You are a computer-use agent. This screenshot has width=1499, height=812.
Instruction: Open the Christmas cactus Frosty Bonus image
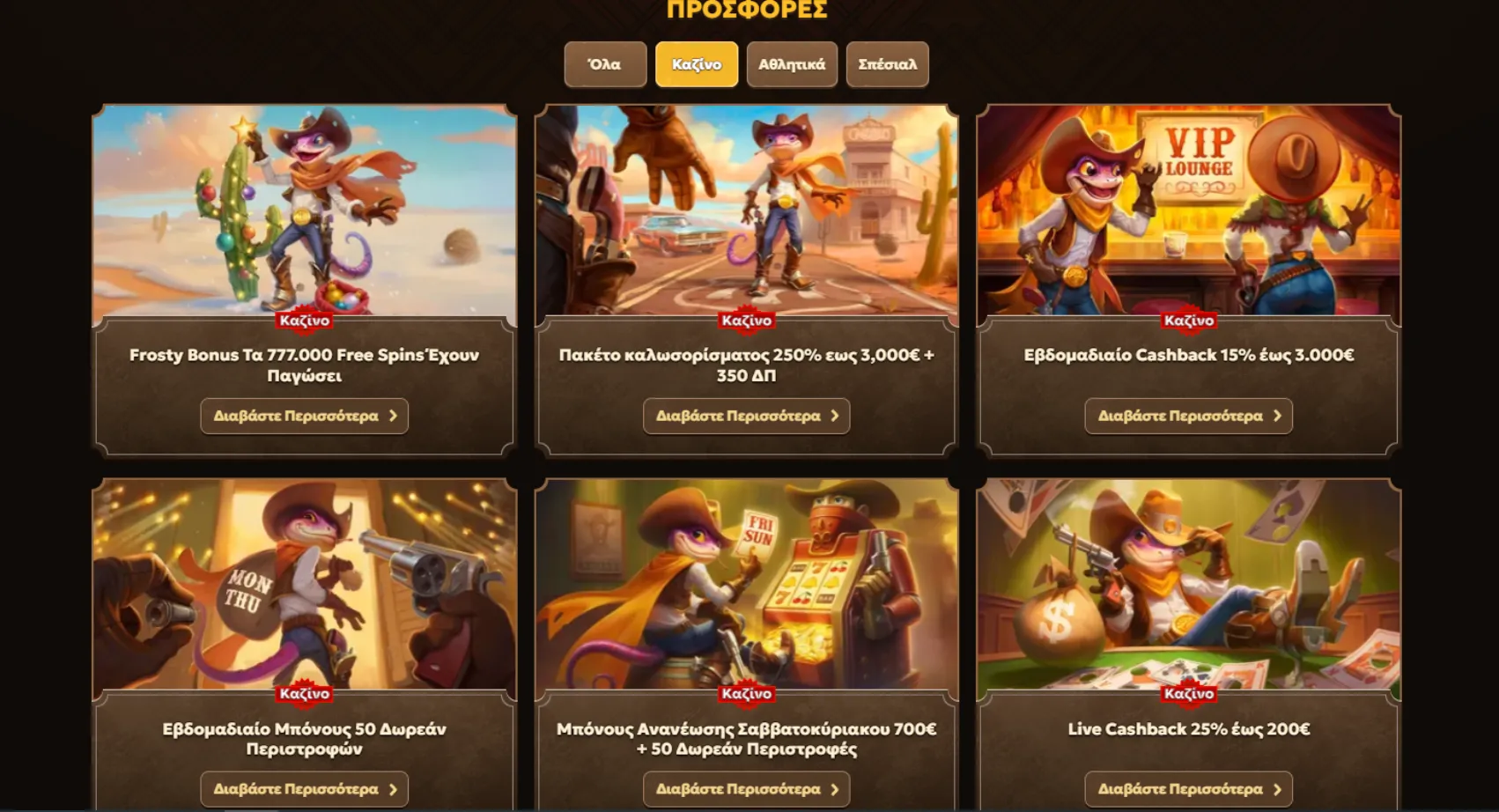point(304,210)
